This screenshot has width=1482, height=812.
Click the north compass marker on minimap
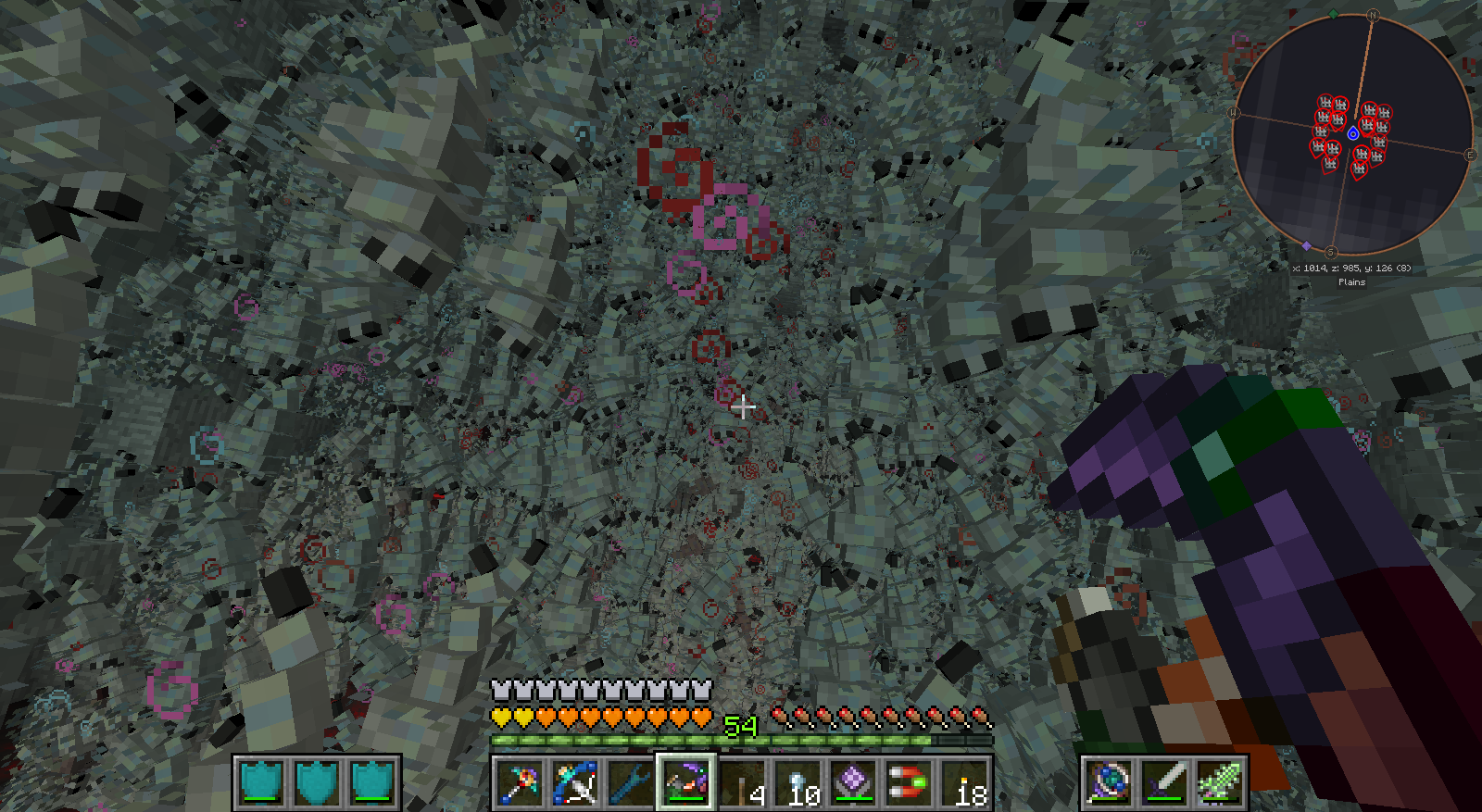(1374, 15)
